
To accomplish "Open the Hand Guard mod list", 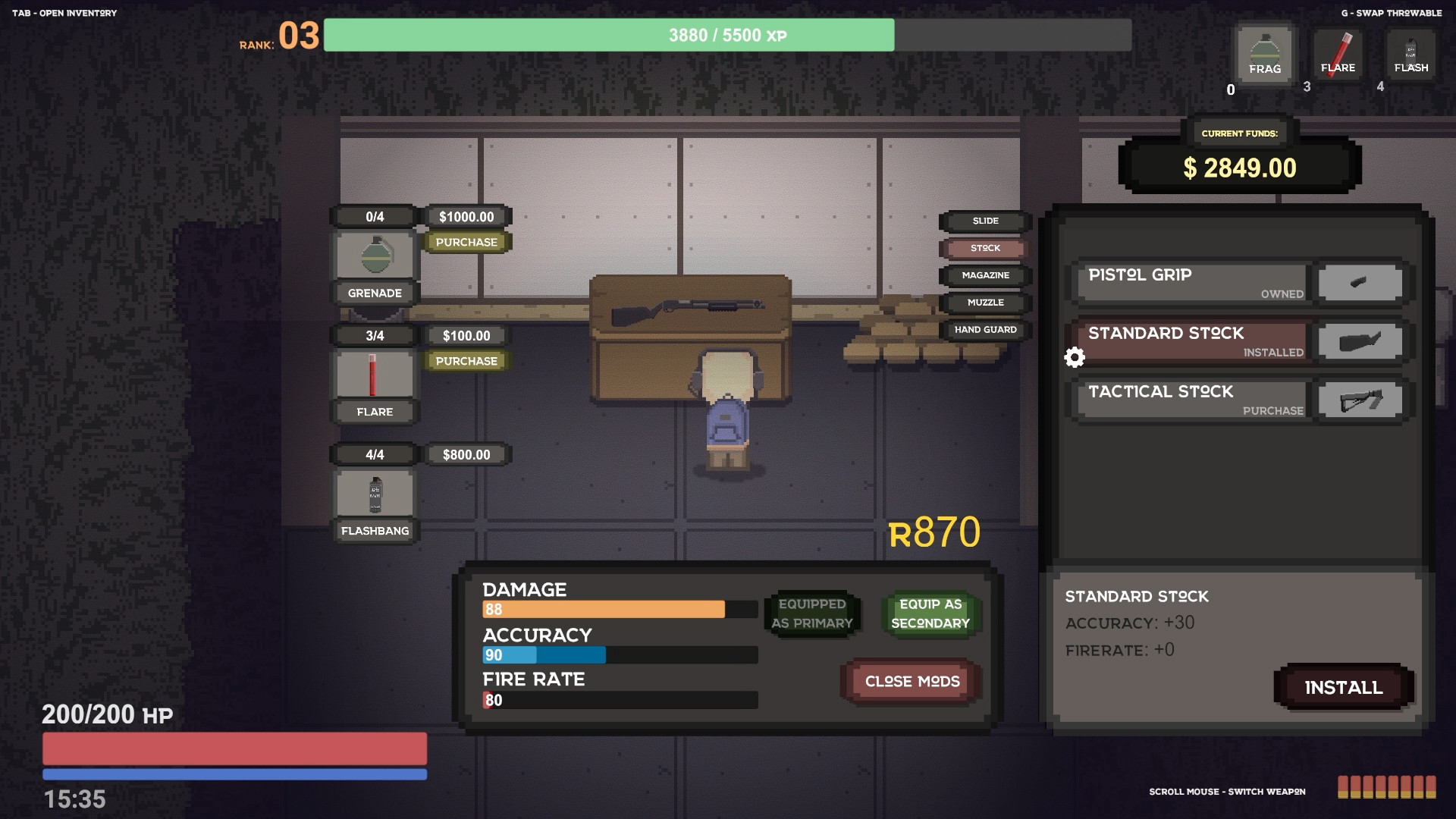I will (984, 329).
